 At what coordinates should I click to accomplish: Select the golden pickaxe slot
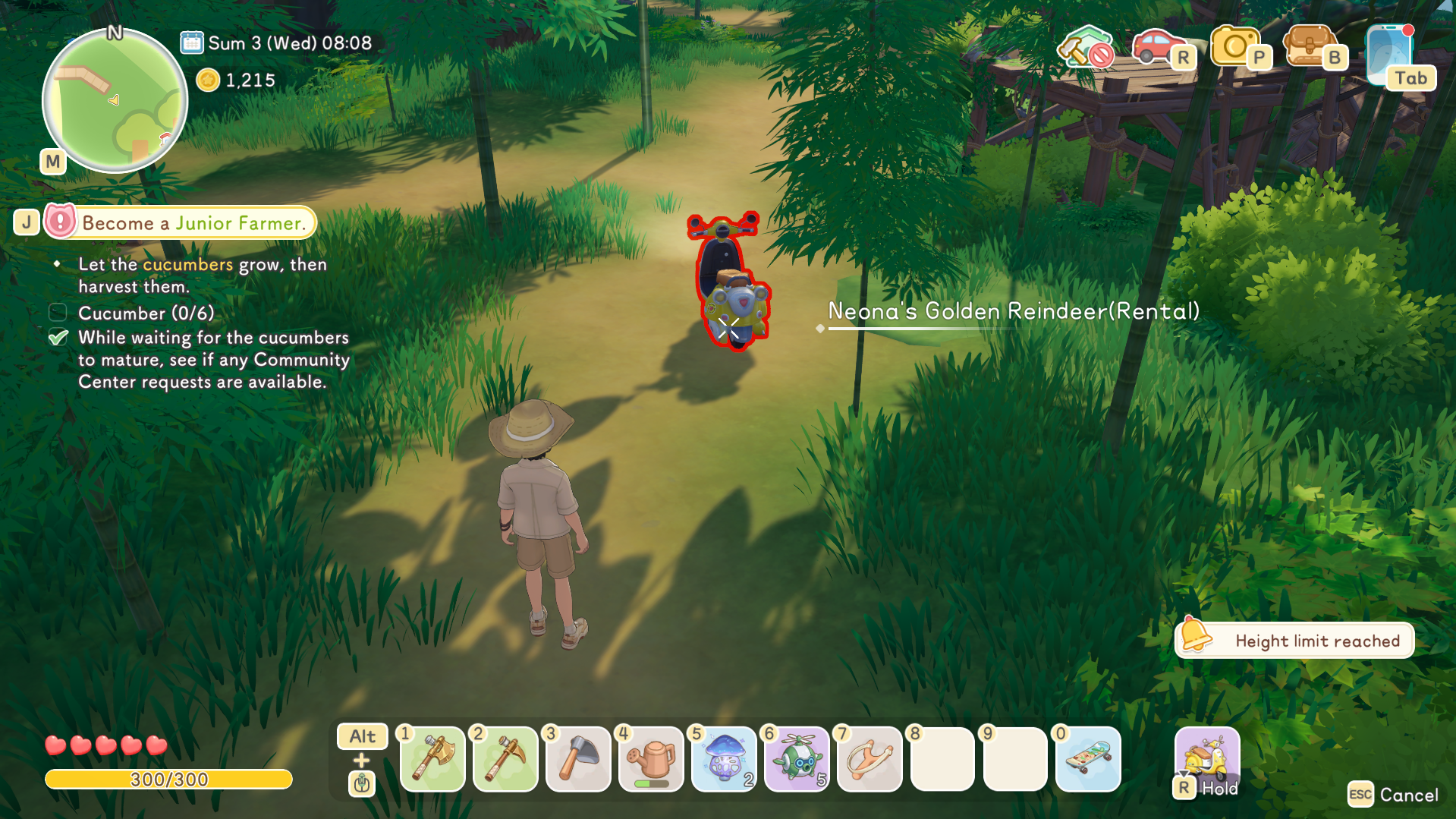tap(505, 758)
